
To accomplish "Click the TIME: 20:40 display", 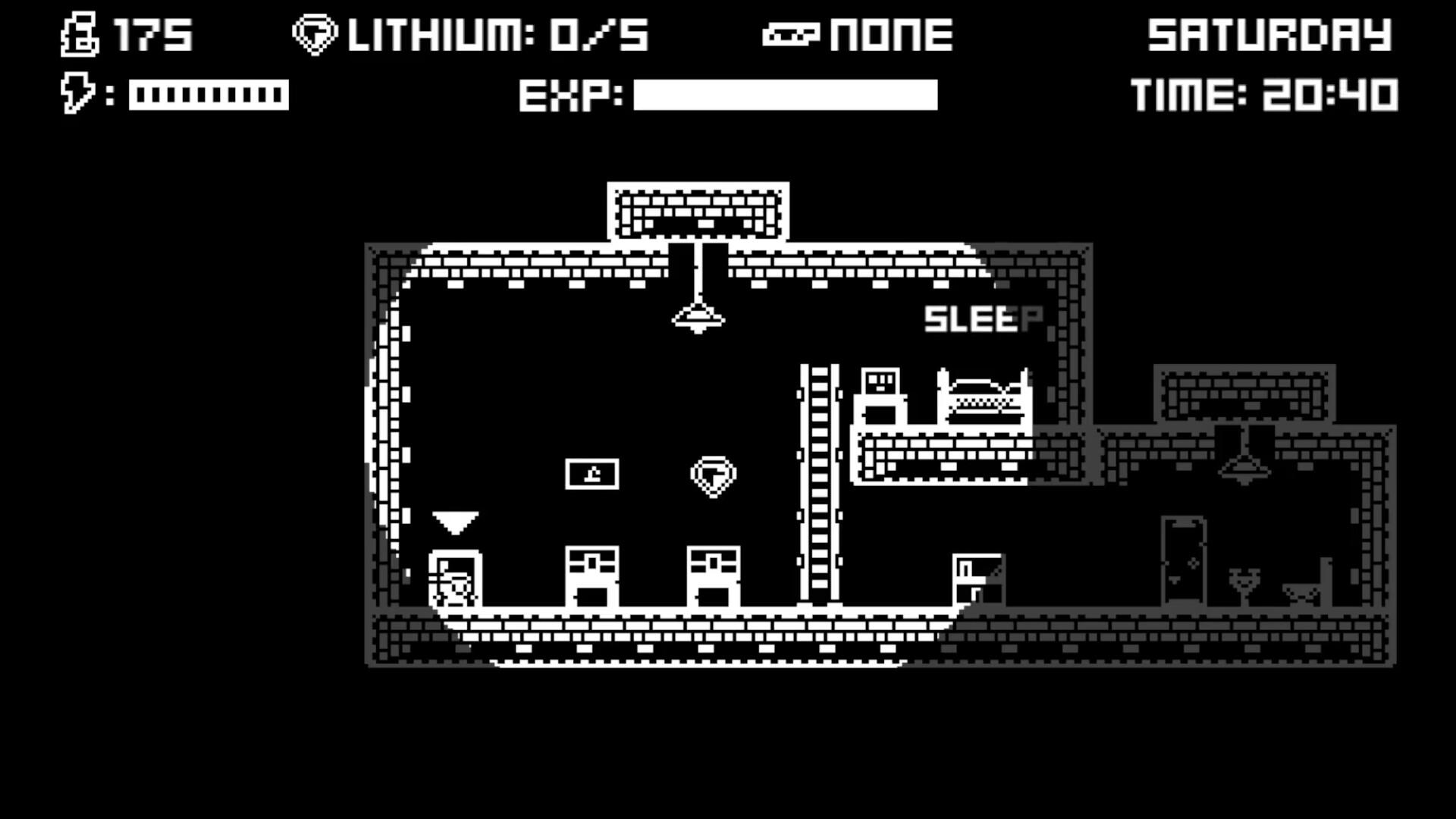I will tap(1265, 95).
